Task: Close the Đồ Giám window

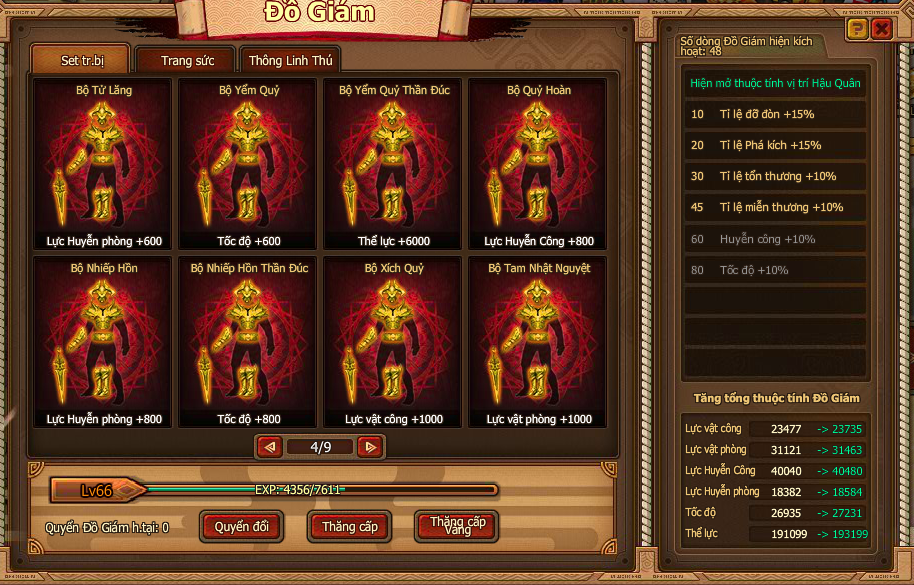Action: tap(881, 29)
